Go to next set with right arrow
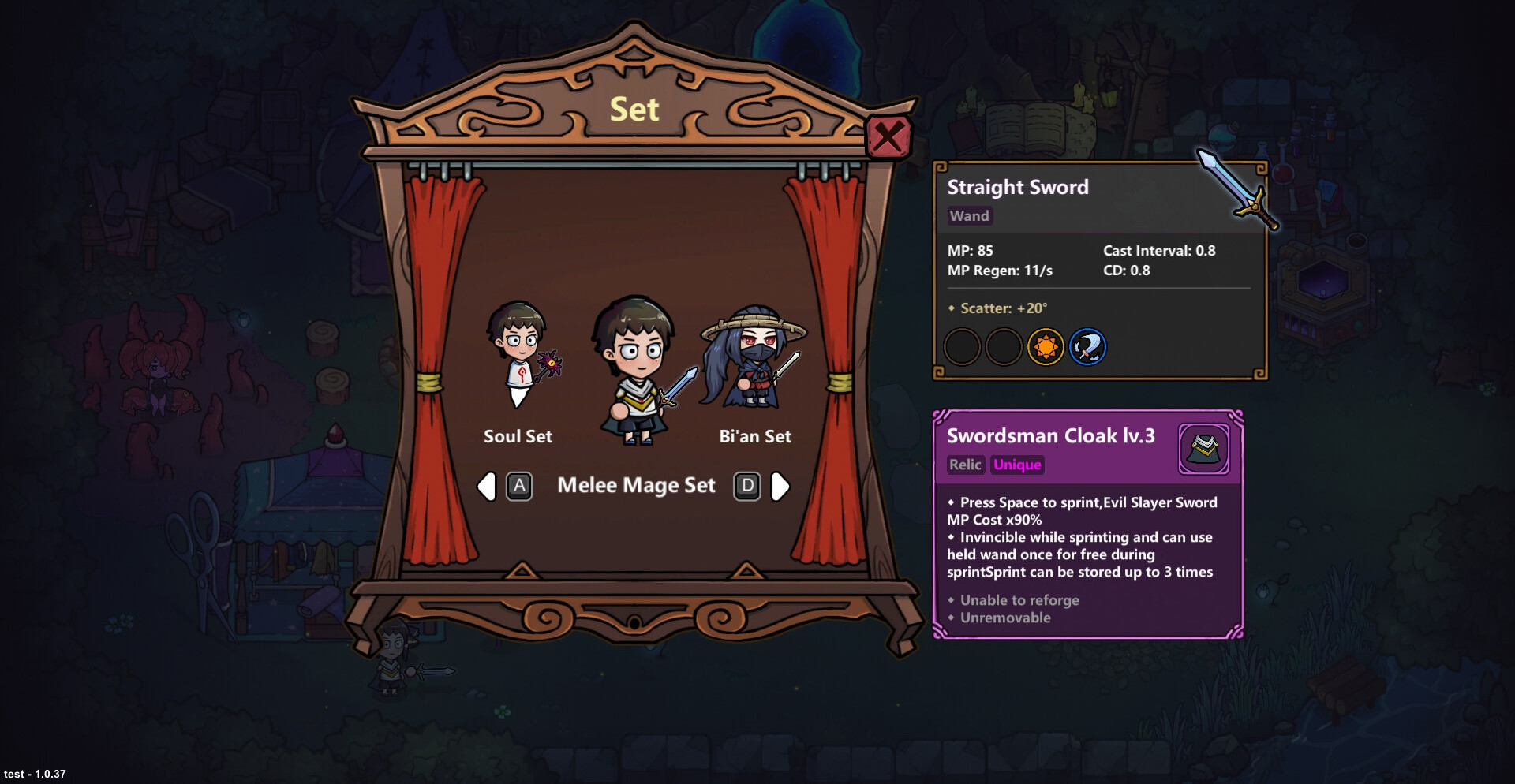1515x784 pixels. 780,487
